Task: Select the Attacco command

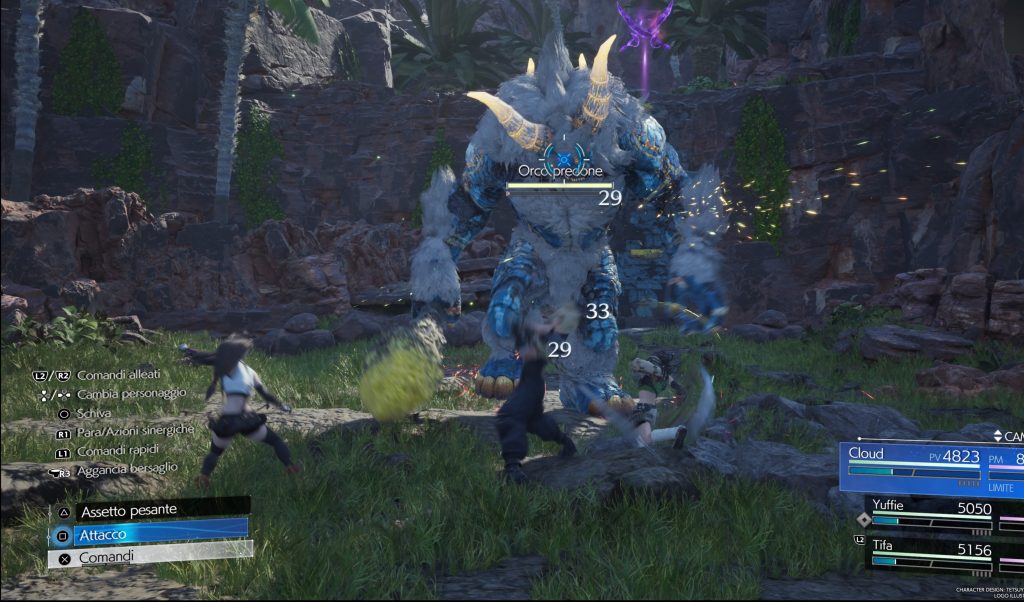Action: pos(148,533)
